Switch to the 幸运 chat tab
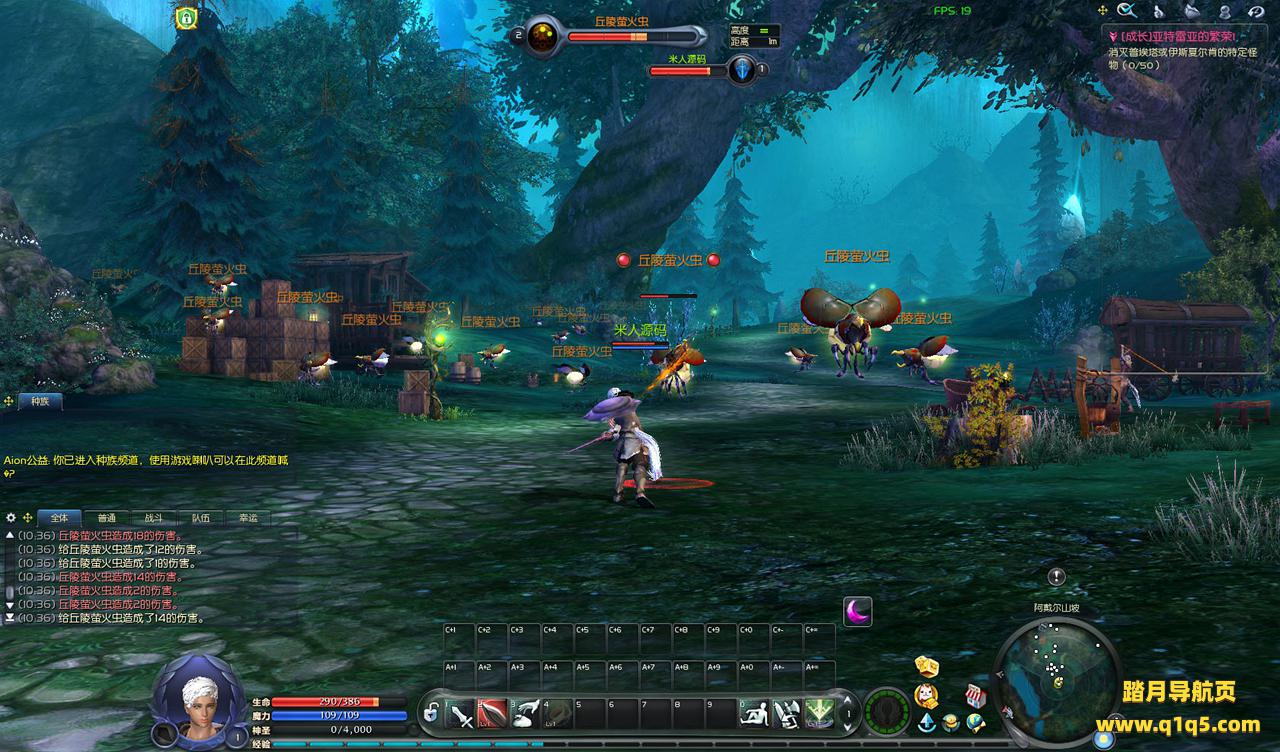This screenshot has width=1280, height=752. (247, 518)
